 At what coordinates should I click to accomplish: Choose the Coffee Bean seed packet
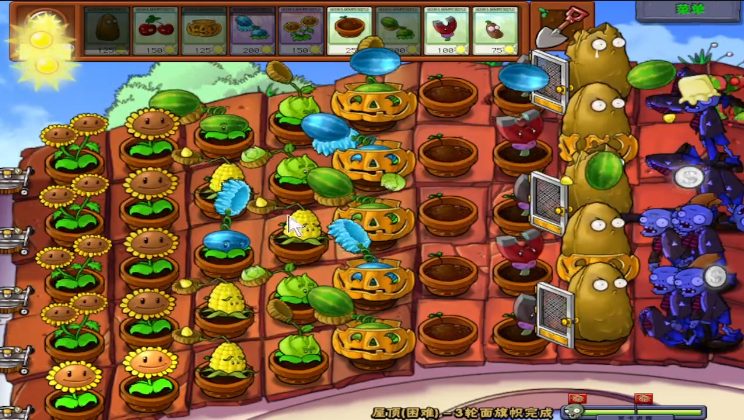tap(496, 30)
